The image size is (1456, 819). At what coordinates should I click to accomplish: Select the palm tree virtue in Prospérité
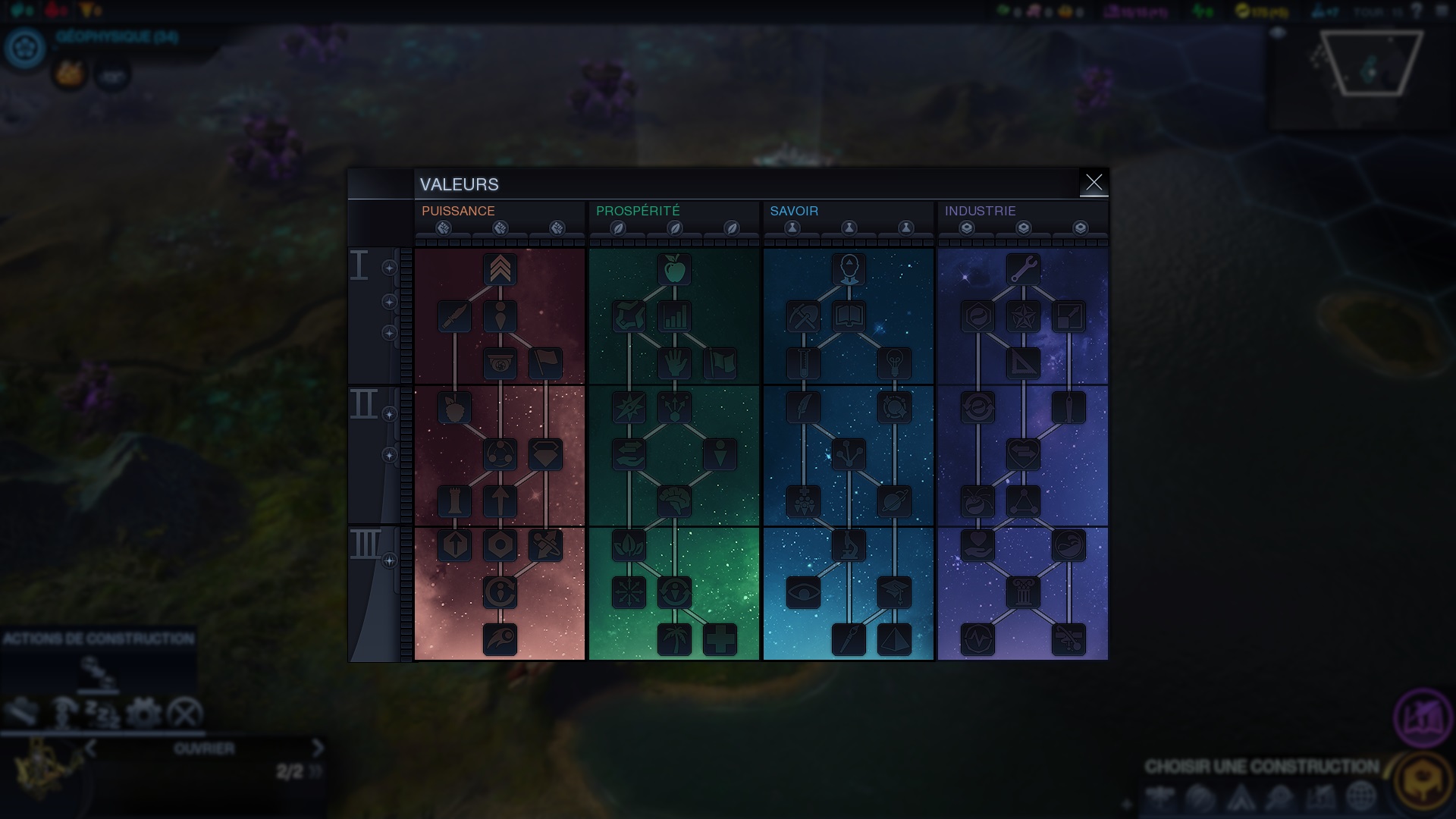coord(674,639)
